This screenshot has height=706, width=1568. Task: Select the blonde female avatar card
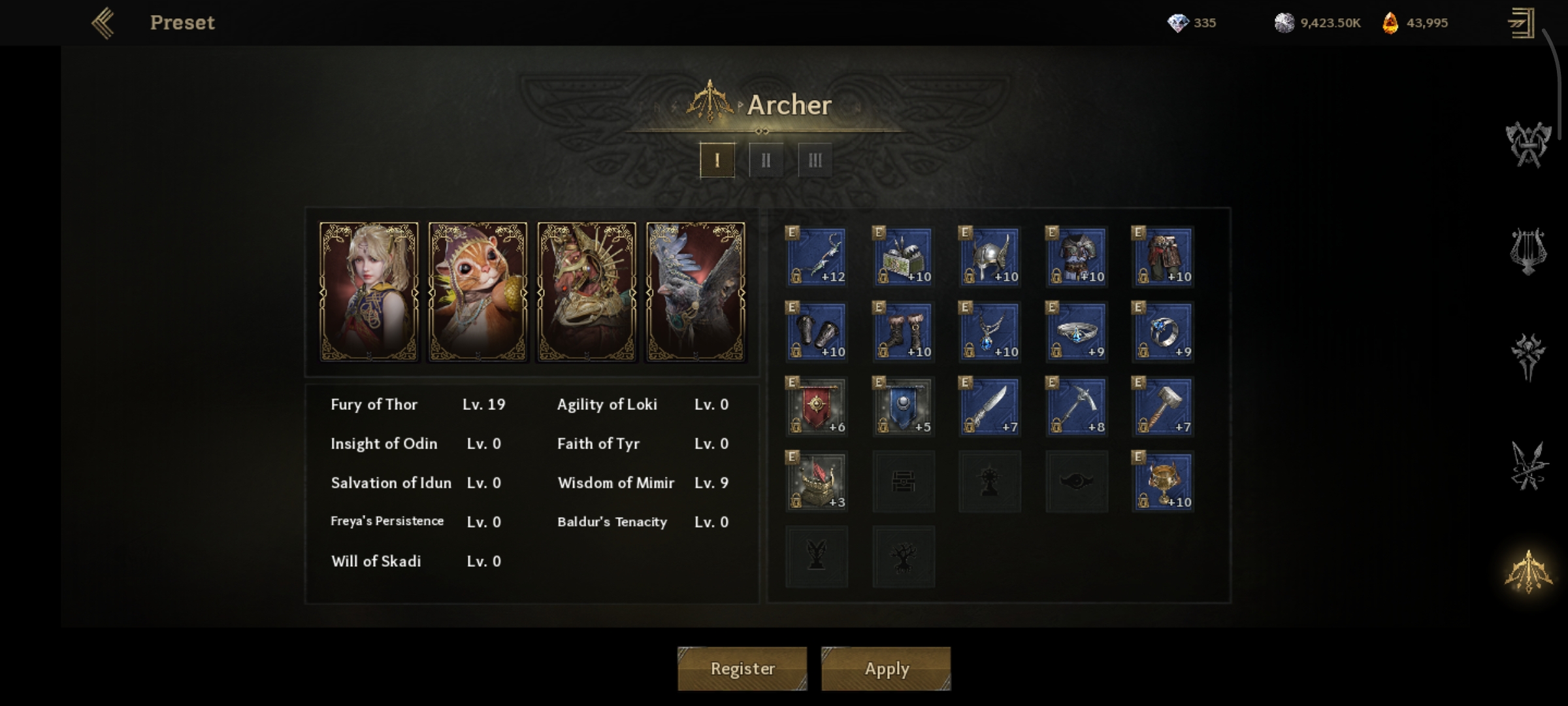tap(369, 292)
